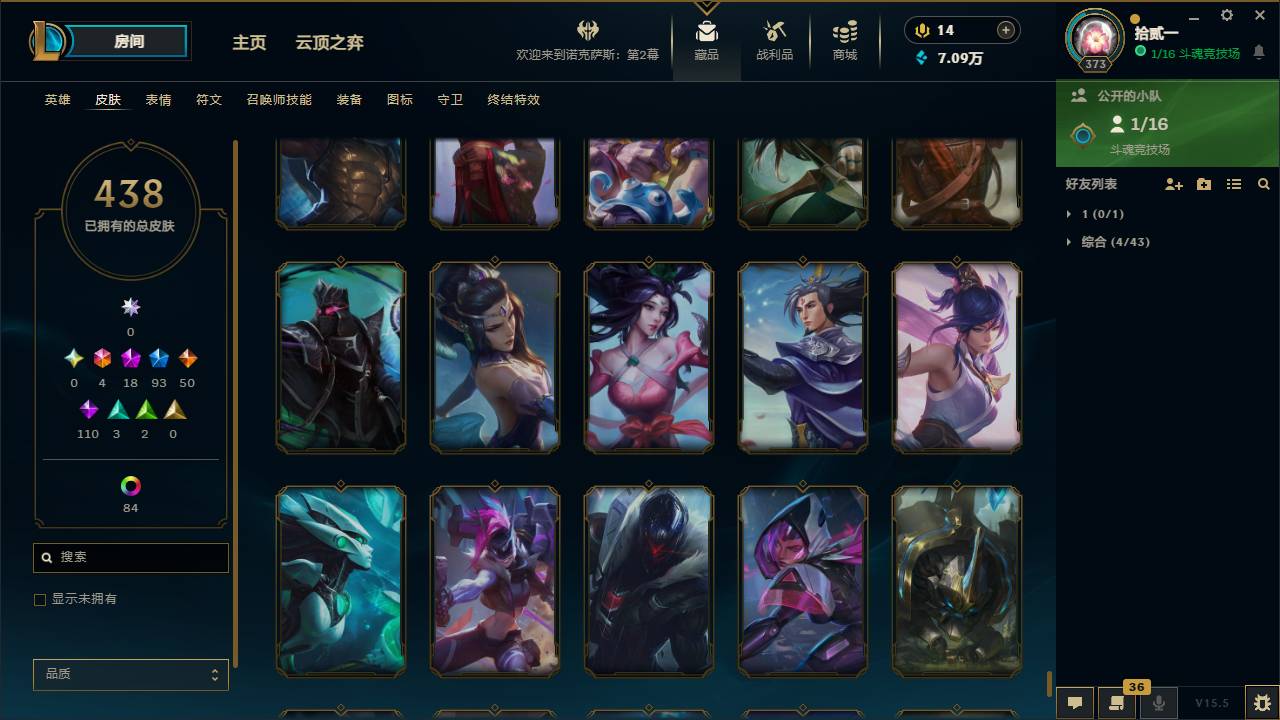Screen dimensions: 1280x720
Task: Create a friend group with folder icon
Action: coord(1204,184)
